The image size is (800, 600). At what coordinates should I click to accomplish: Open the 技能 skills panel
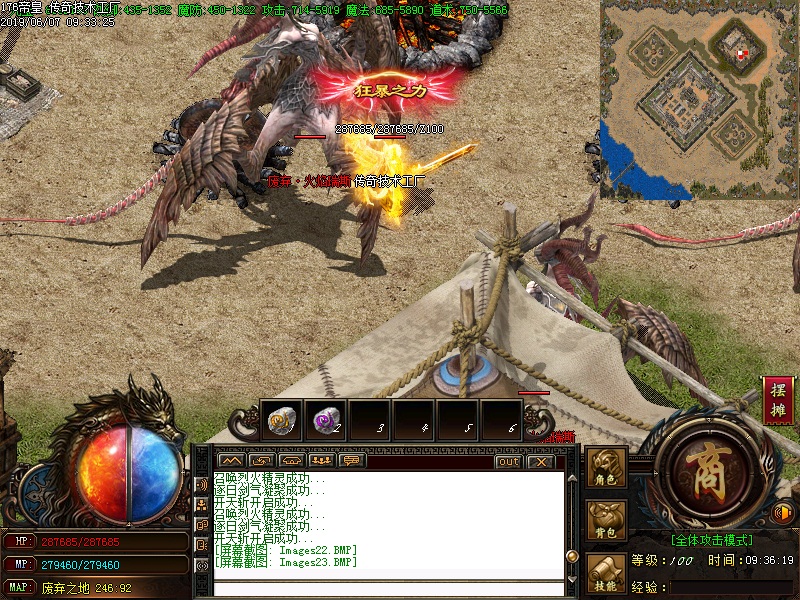tap(607, 571)
